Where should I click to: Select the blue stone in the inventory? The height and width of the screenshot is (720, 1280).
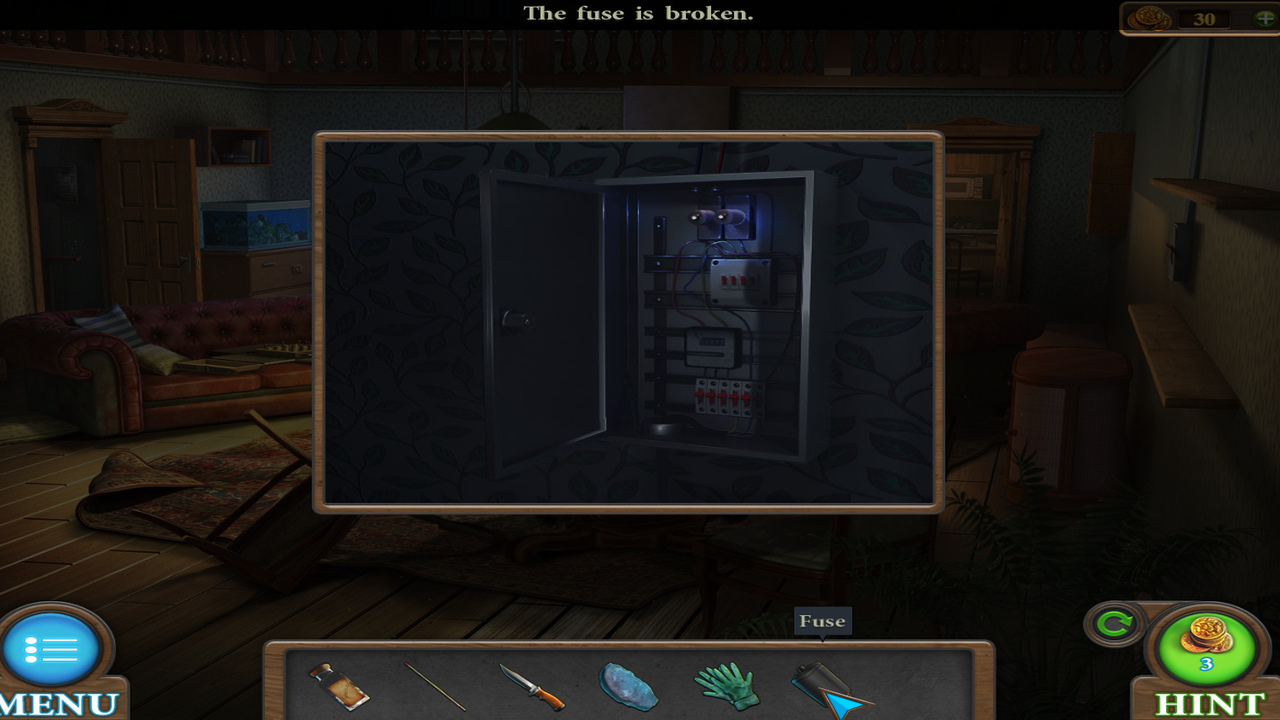point(630,685)
